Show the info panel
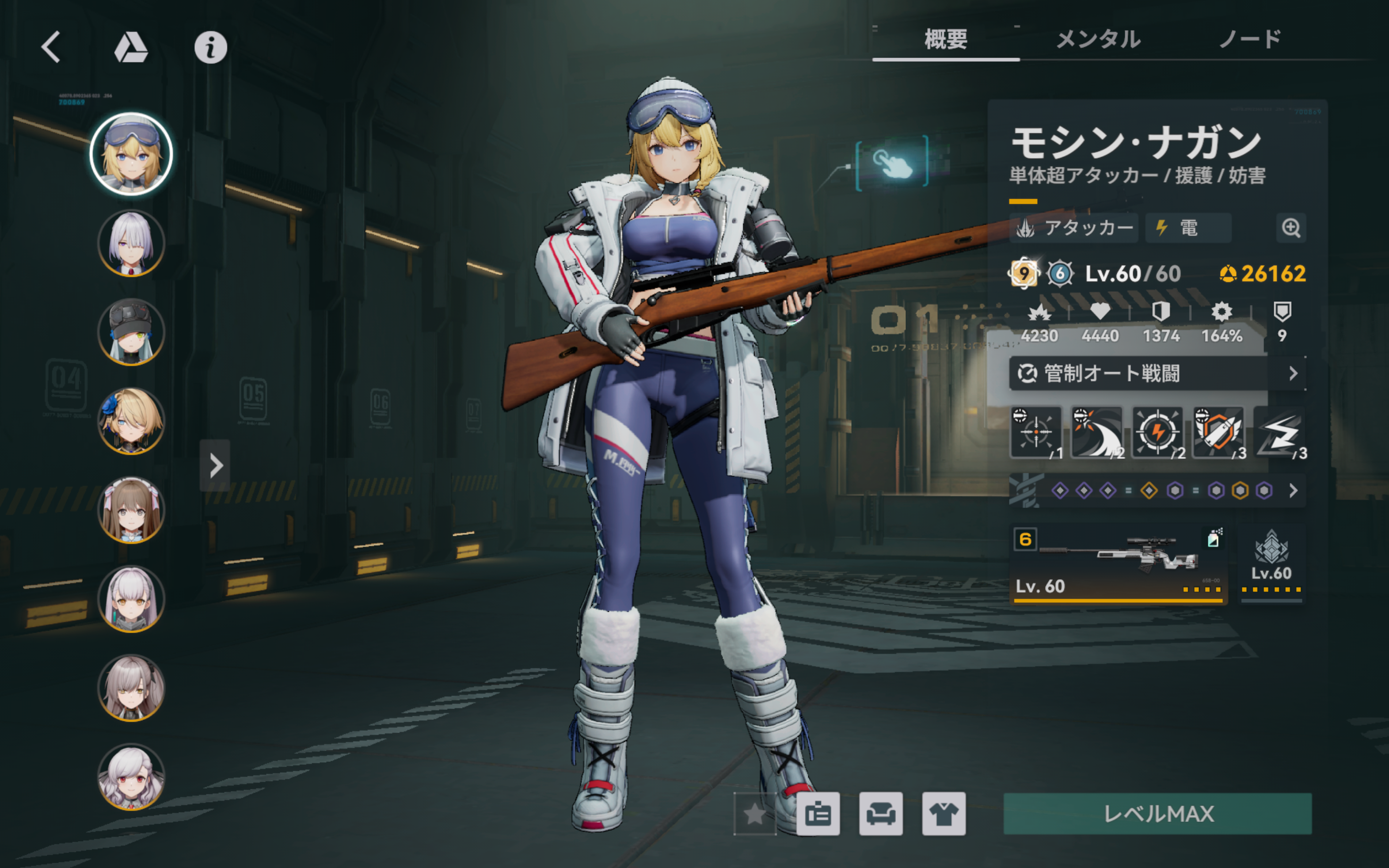 [x=210, y=47]
